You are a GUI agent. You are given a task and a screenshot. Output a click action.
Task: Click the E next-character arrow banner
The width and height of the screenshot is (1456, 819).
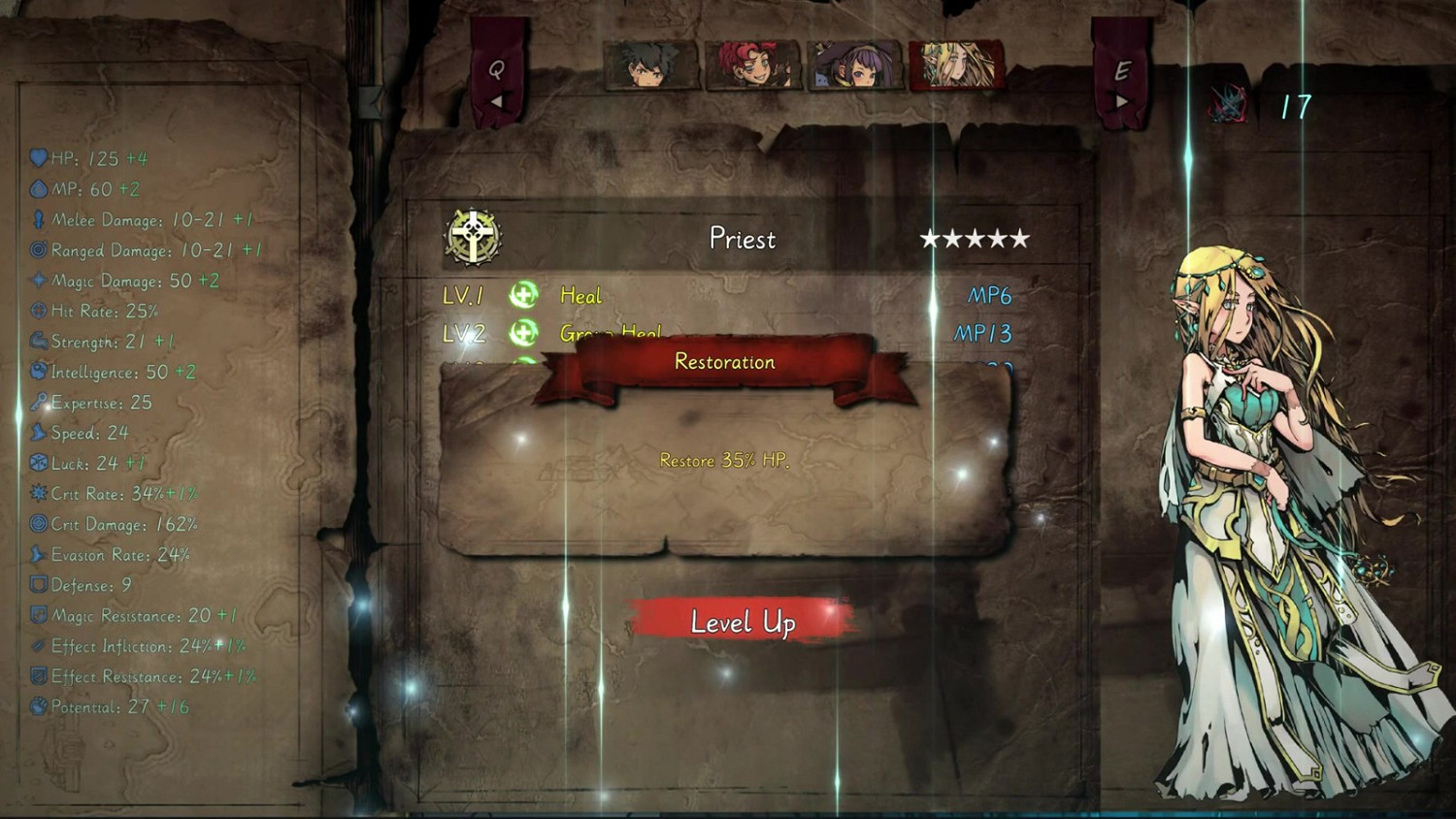[x=1123, y=82]
